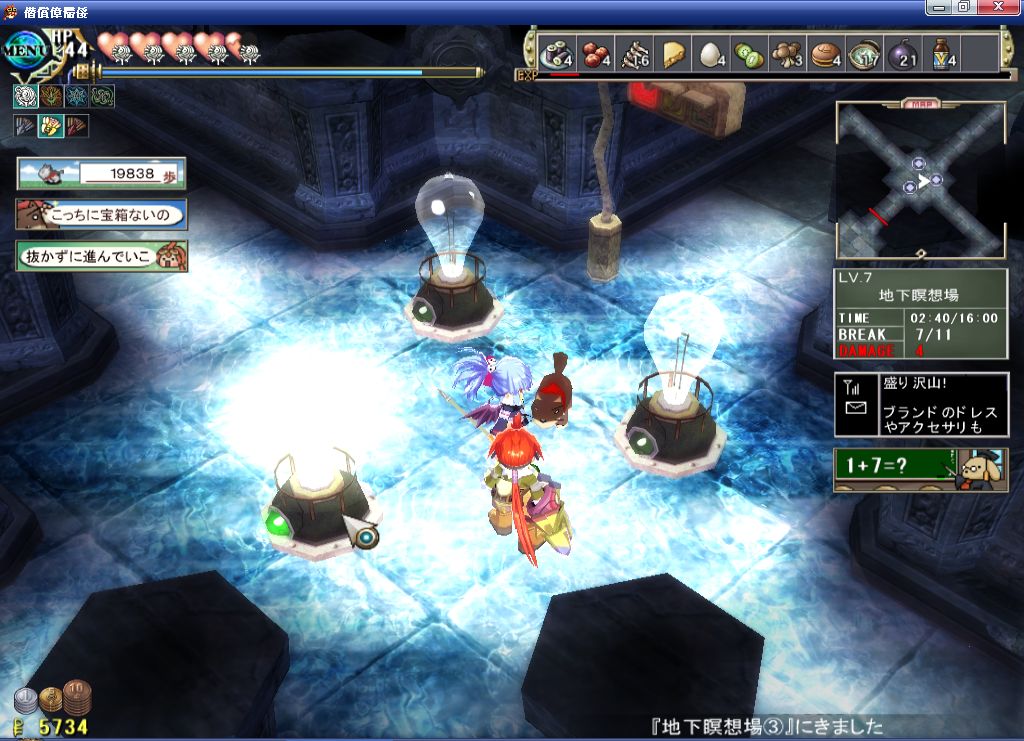Select the sushi roll item slot
Viewport: 1024px width, 741px height.
554,54
